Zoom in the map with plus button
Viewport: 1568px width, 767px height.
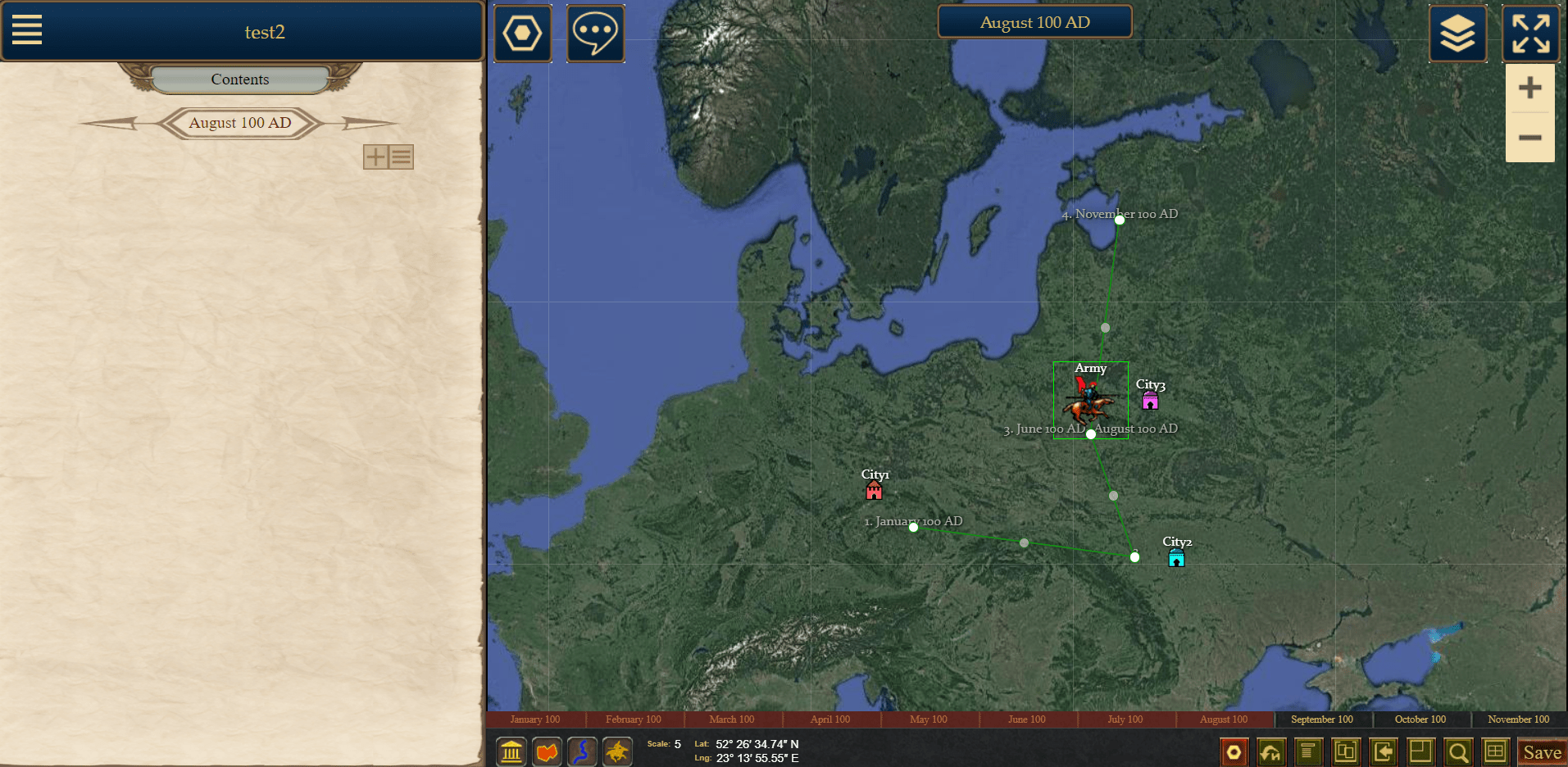(1529, 88)
